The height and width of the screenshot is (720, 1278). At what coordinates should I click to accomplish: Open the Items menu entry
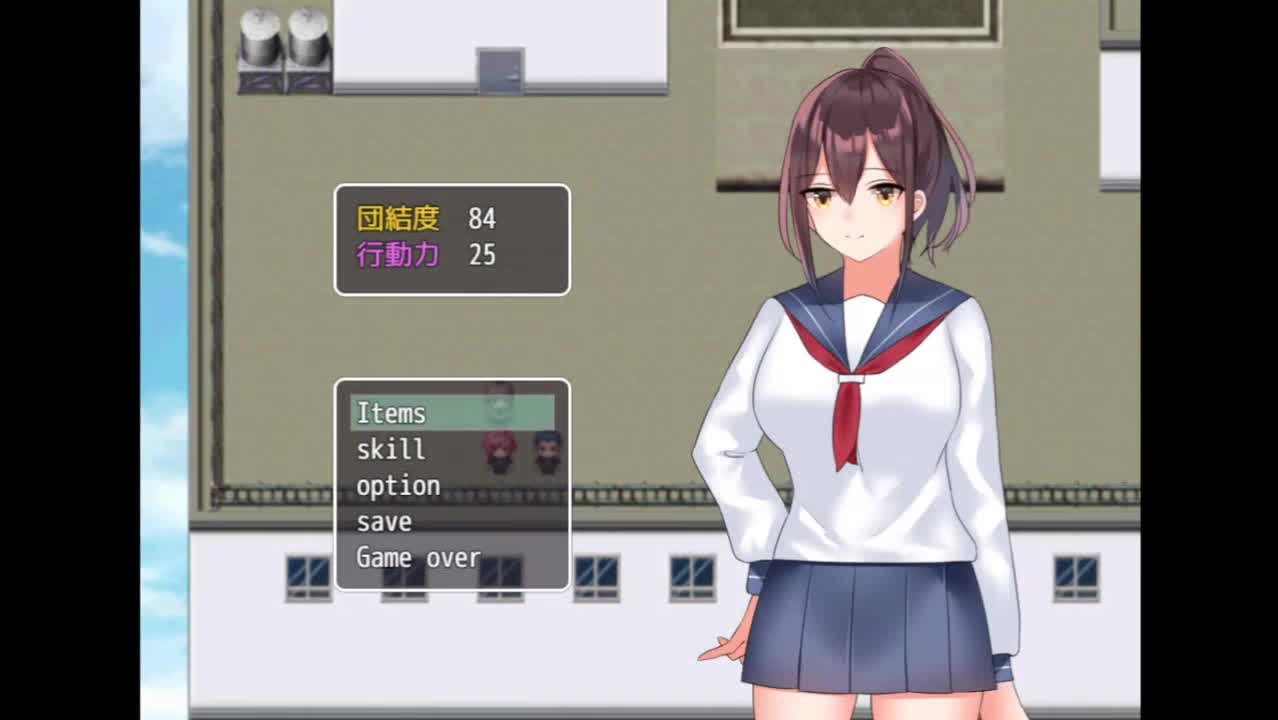[x=392, y=413]
